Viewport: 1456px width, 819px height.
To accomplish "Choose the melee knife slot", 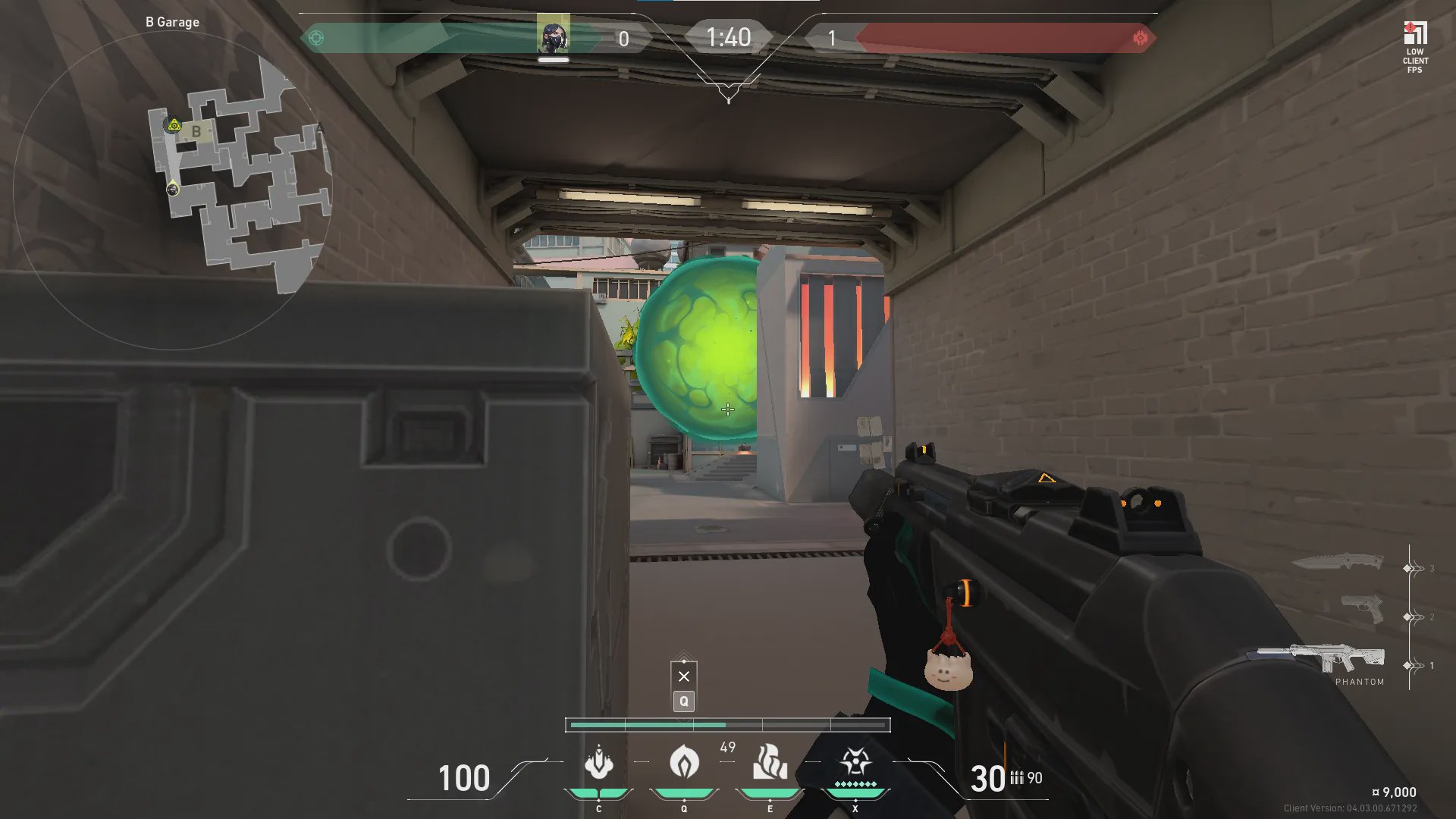I will (1337, 562).
